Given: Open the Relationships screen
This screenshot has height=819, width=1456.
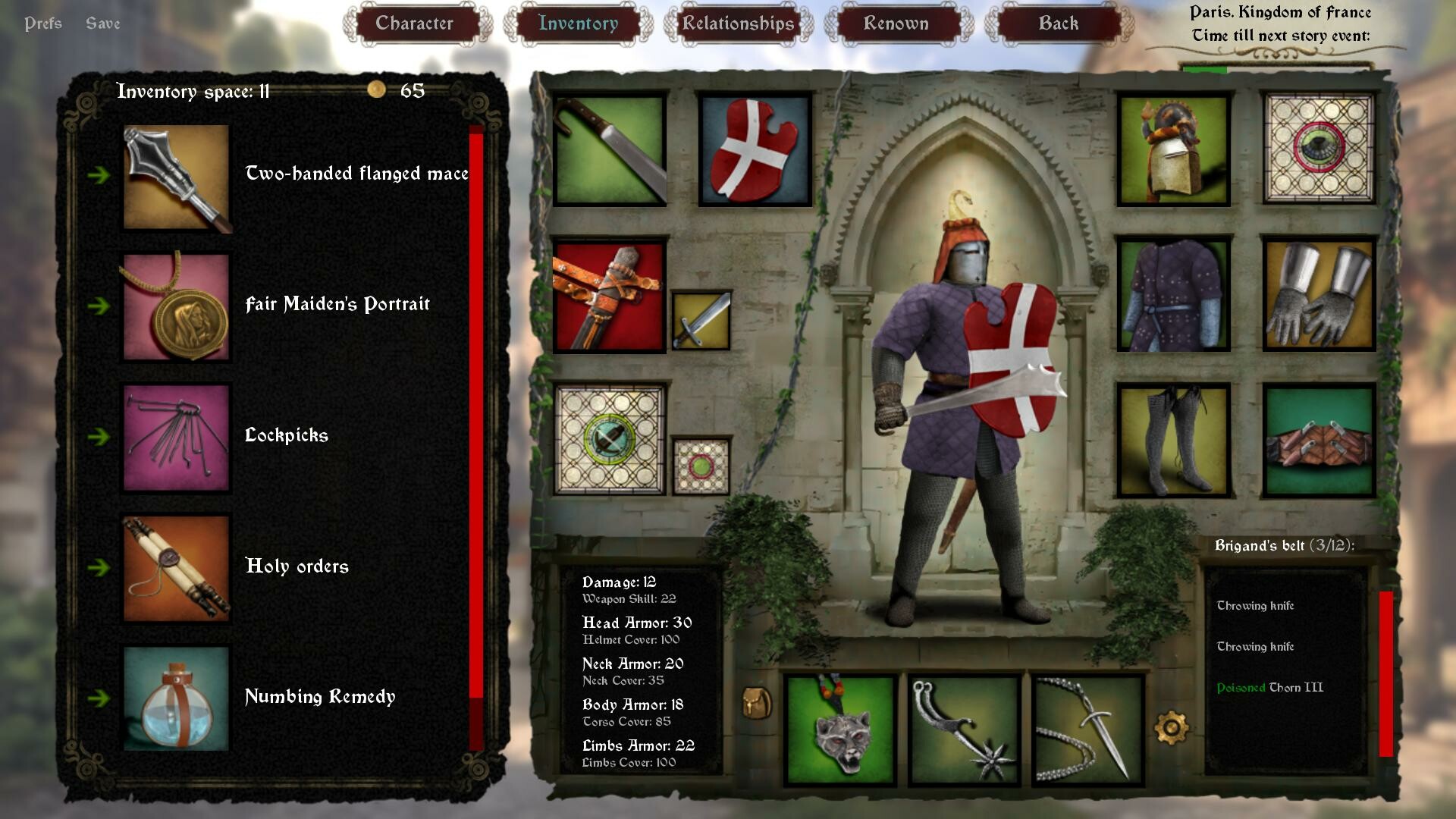Looking at the screenshot, I should tap(737, 24).
